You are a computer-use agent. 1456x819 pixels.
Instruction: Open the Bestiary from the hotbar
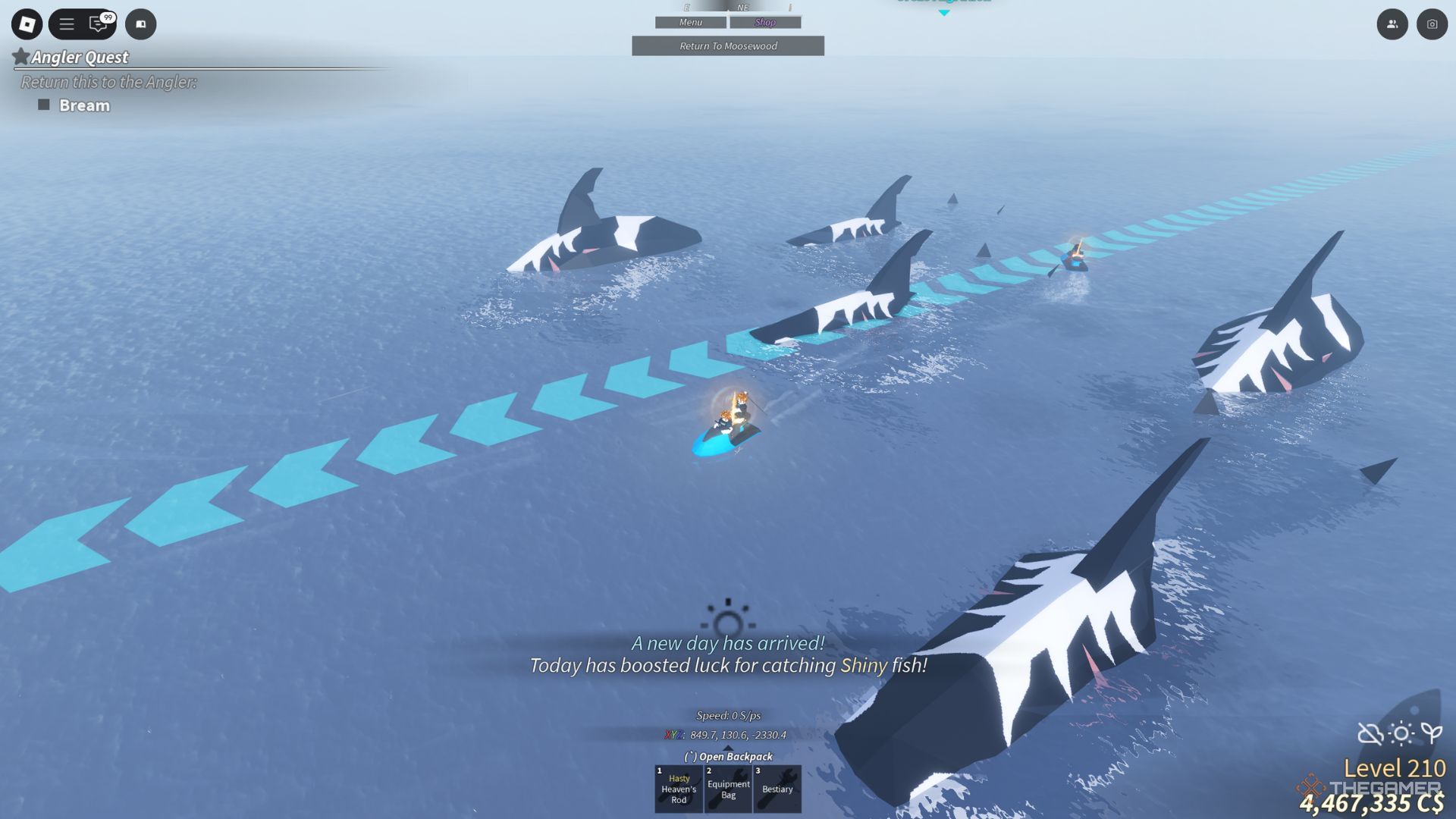[777, 789]
